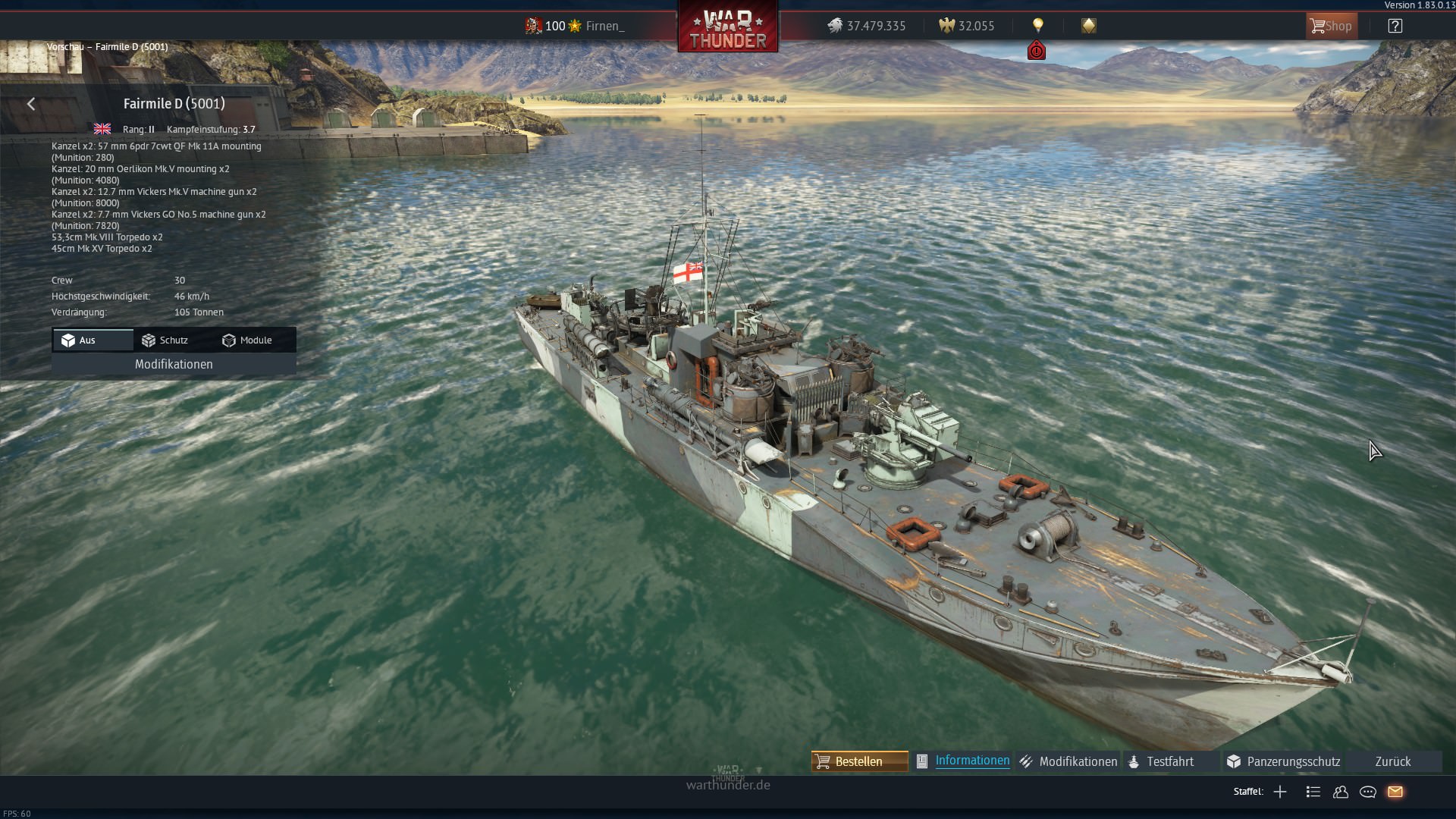Show the Panzerungsschutz armor analysis
This screenshot has width=1456, height=819.
point(1284,761)
